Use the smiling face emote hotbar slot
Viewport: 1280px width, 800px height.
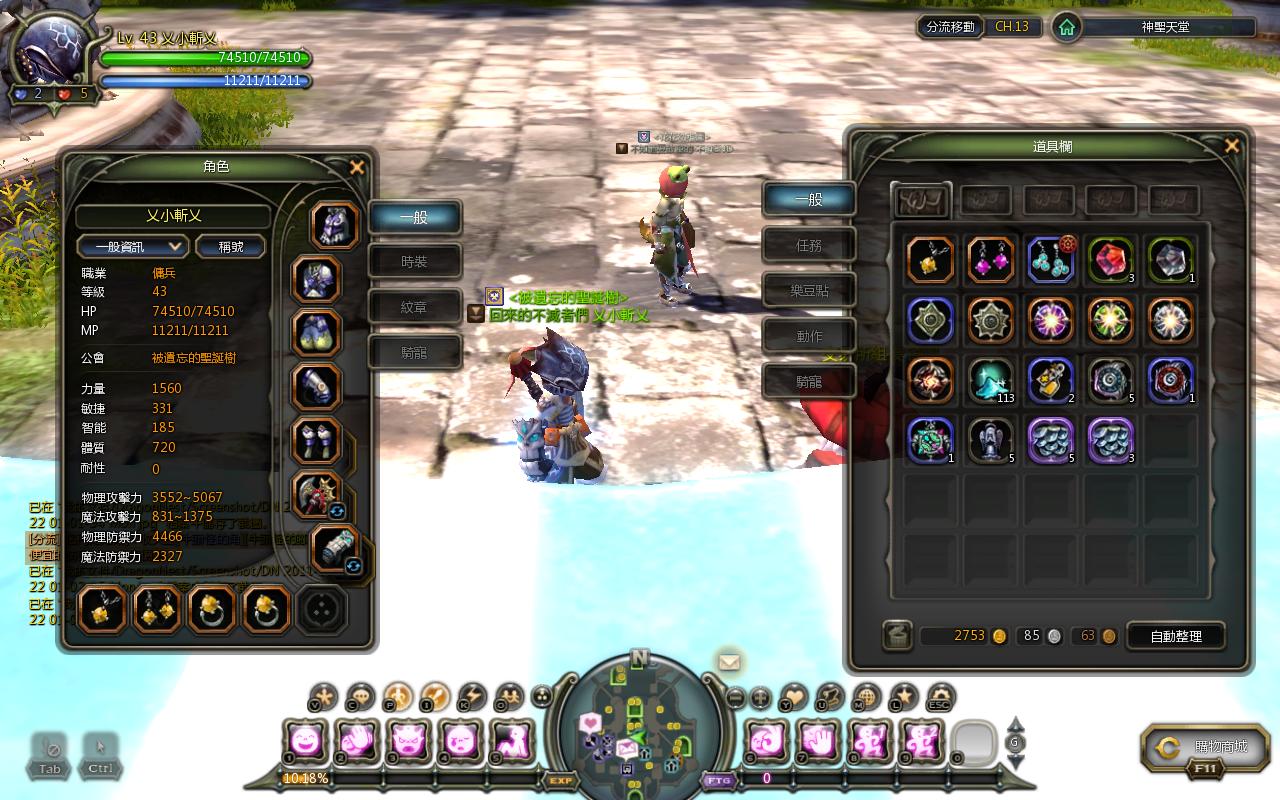[x=303, y=742]
